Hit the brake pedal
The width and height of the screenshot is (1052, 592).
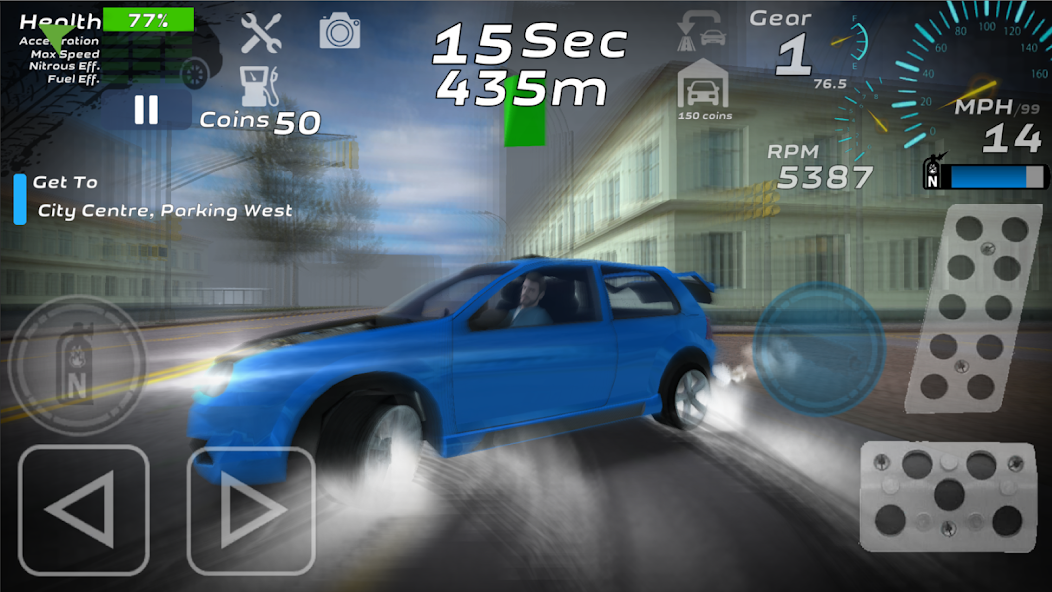pos(947,494)
